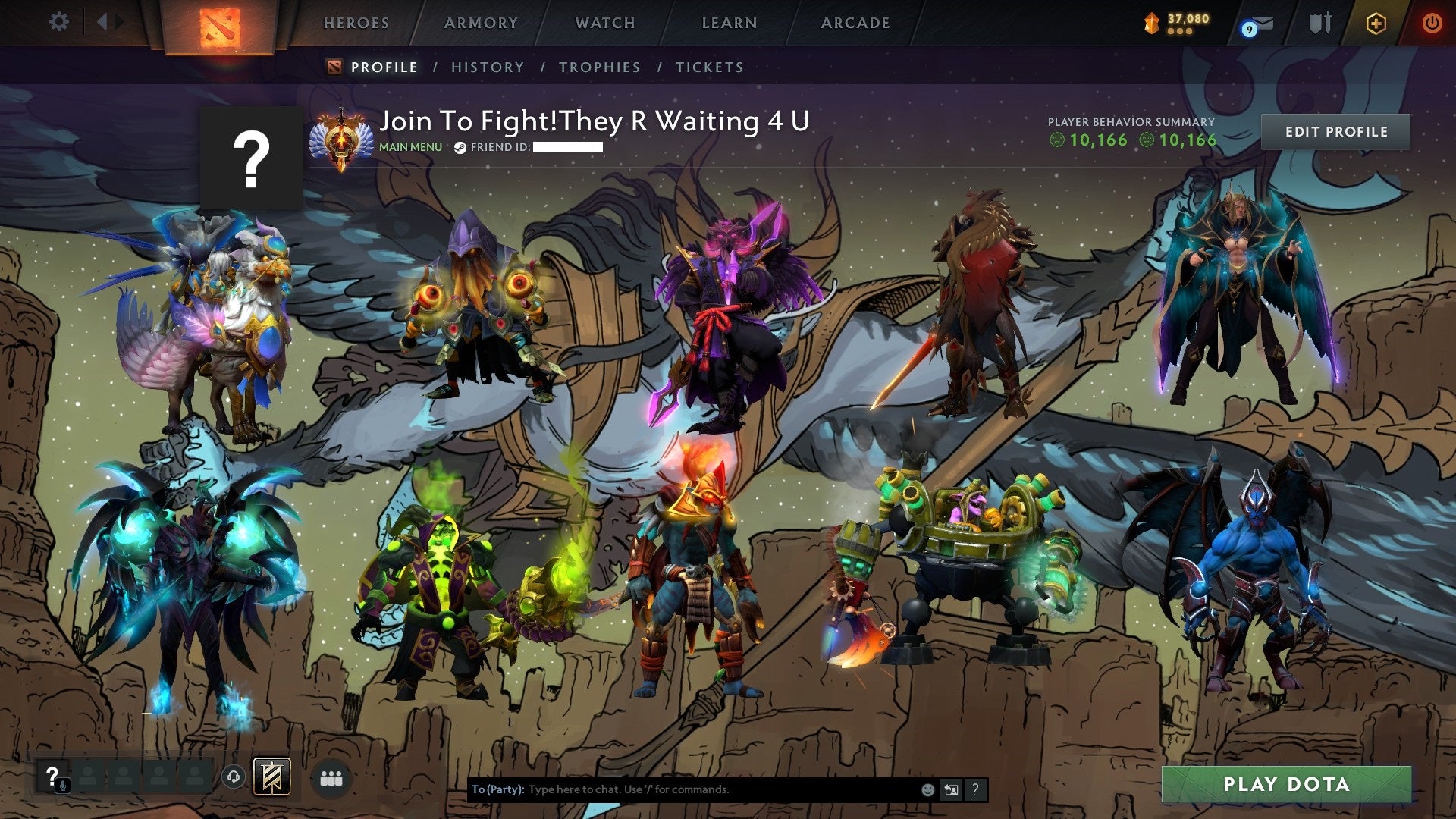Screen dimensions: 1456x819
Task: Open notifications mail envelope with 9 unread
Action: (x=1262, y=24)
